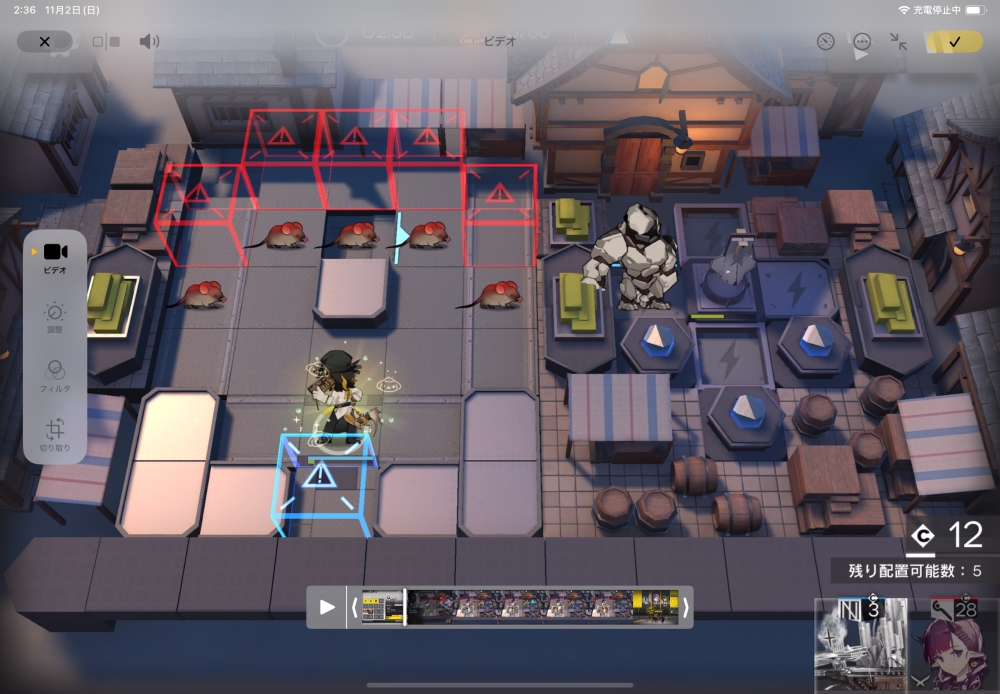Viewport: 1000px width, 694px height.
Task: Click the left trim handle of the timeline
Action: point(354,607)
